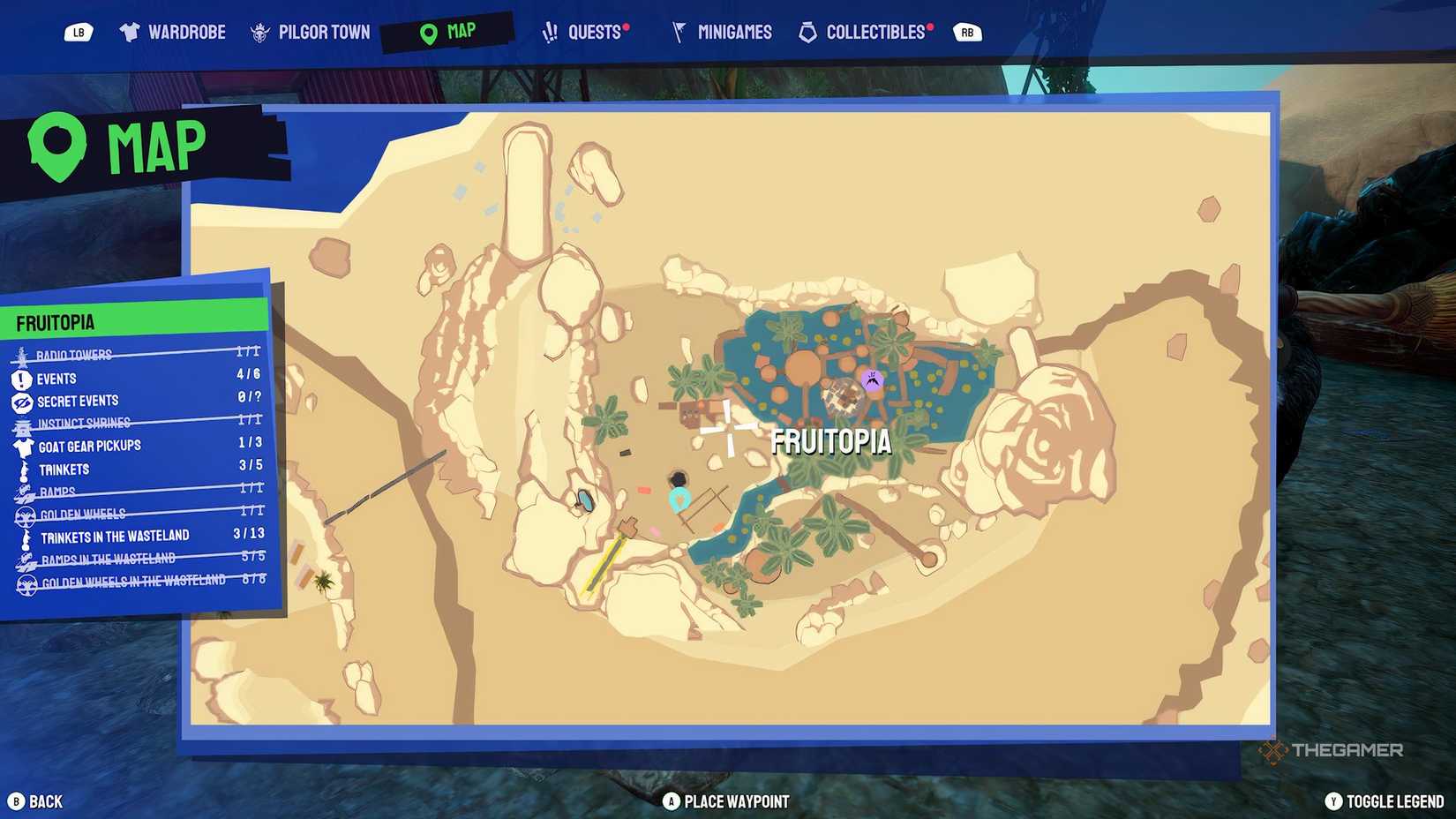
Task: Select the teal waypoint marker on the map
Action: (x=678, y=500)
